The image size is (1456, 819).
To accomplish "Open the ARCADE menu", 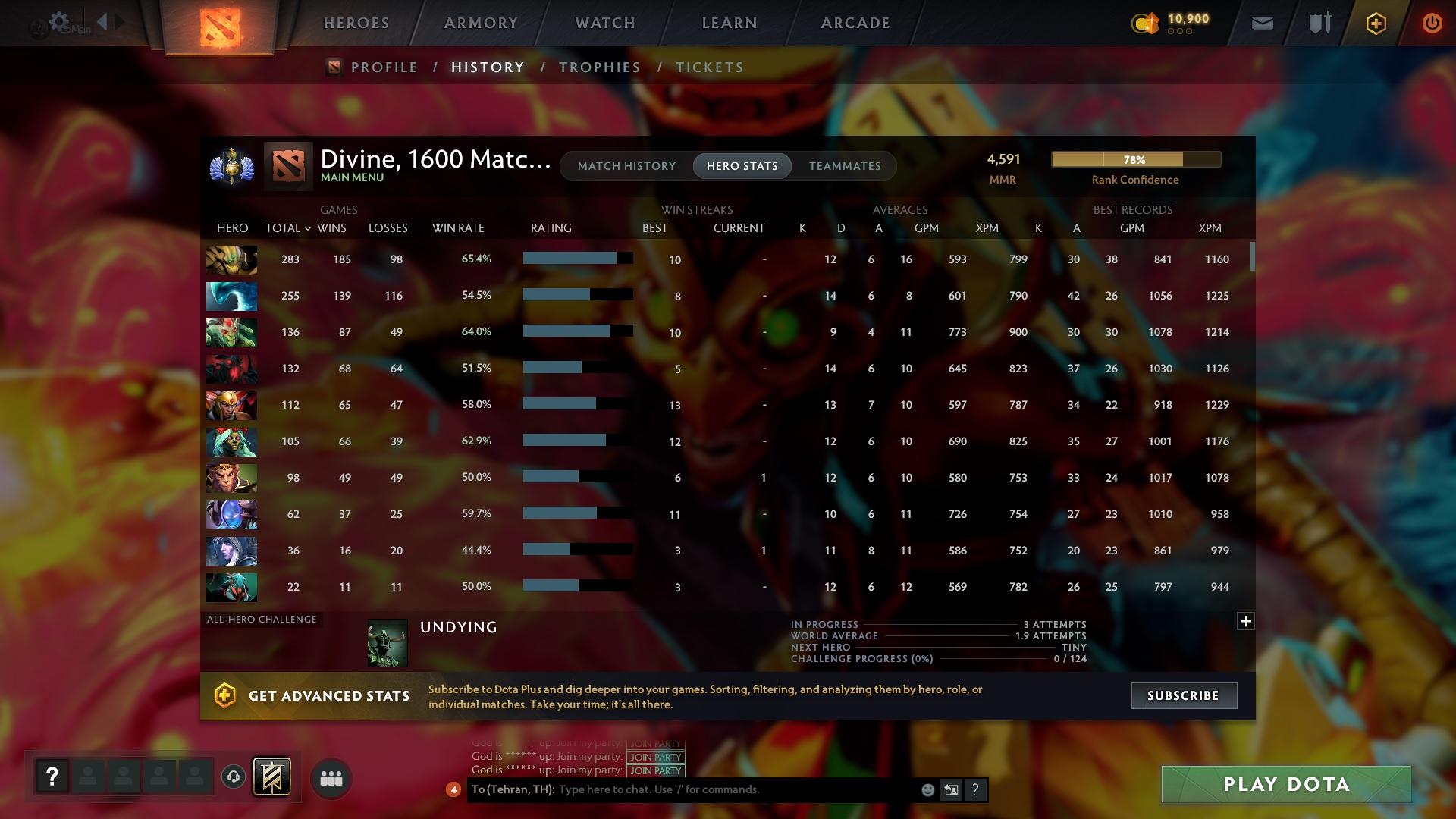I will [x=854, y=23].
